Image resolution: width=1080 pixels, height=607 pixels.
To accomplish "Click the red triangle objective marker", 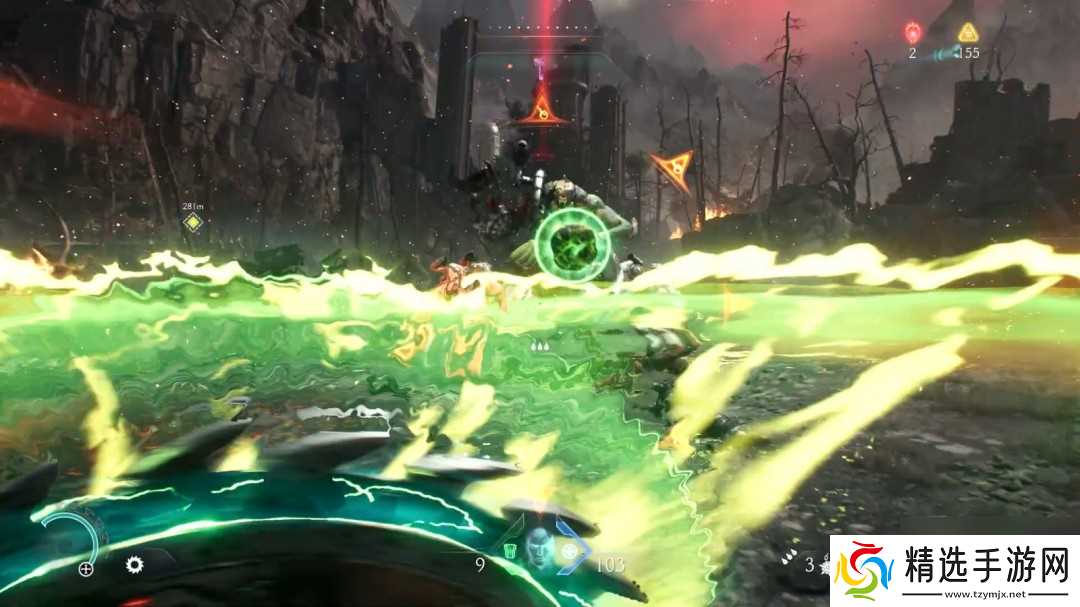I will coord(541,108).
